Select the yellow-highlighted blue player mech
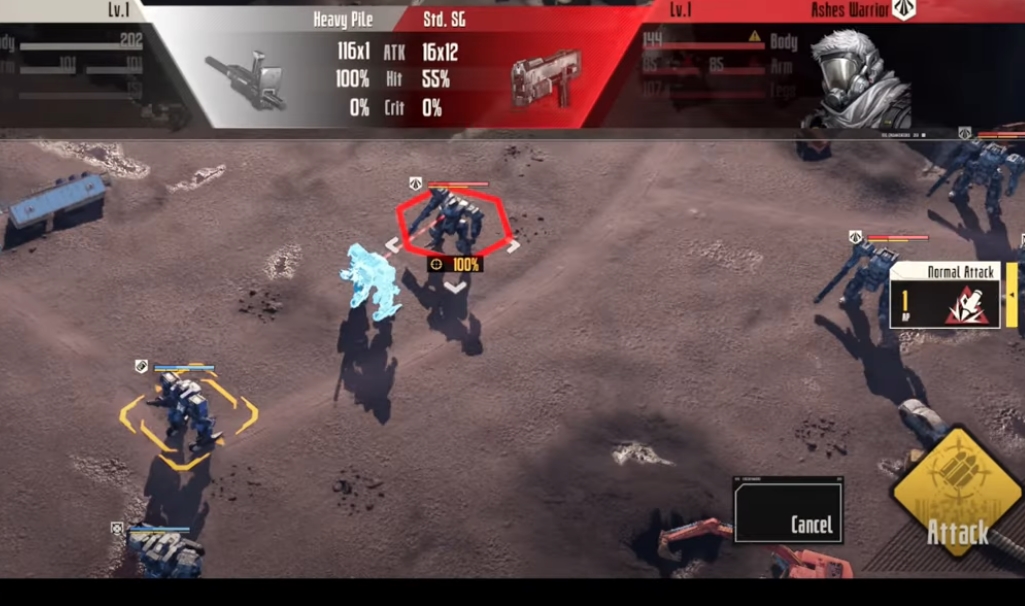 pos(187,411)
